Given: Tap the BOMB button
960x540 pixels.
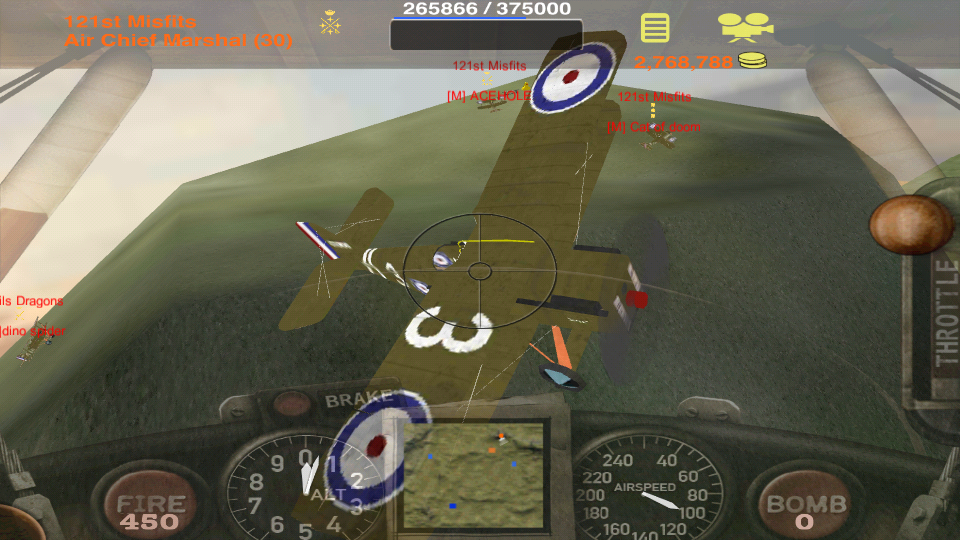Looking at the screenshot, I should coord(805,508).
